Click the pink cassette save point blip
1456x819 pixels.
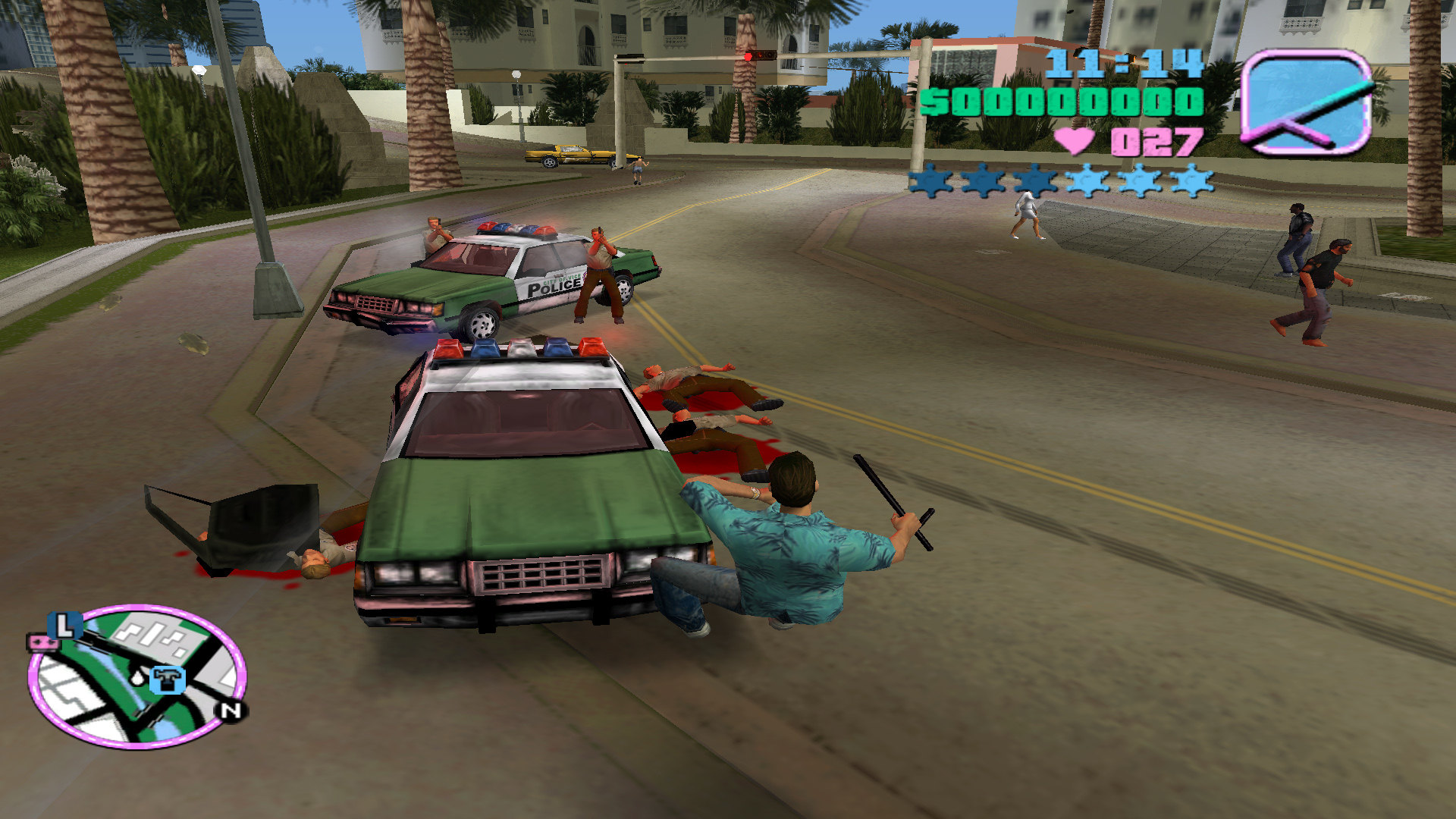pyautogui.click(x=42, y=643)
